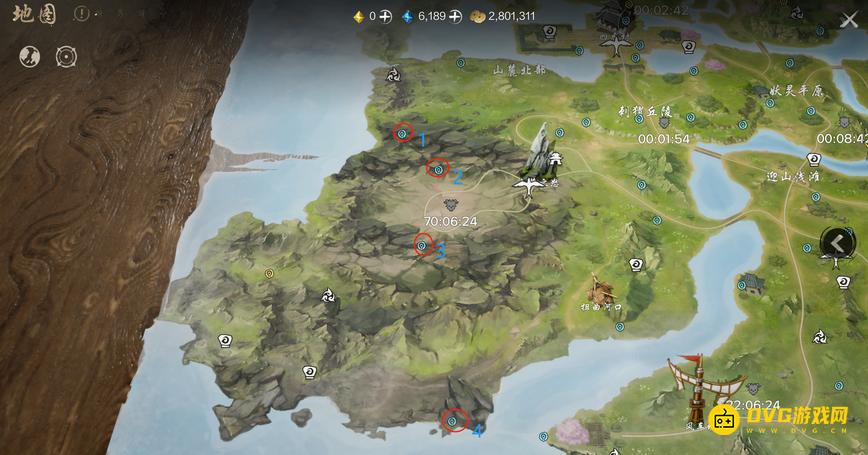Select the map marker circled as number 1

[403, 132]
